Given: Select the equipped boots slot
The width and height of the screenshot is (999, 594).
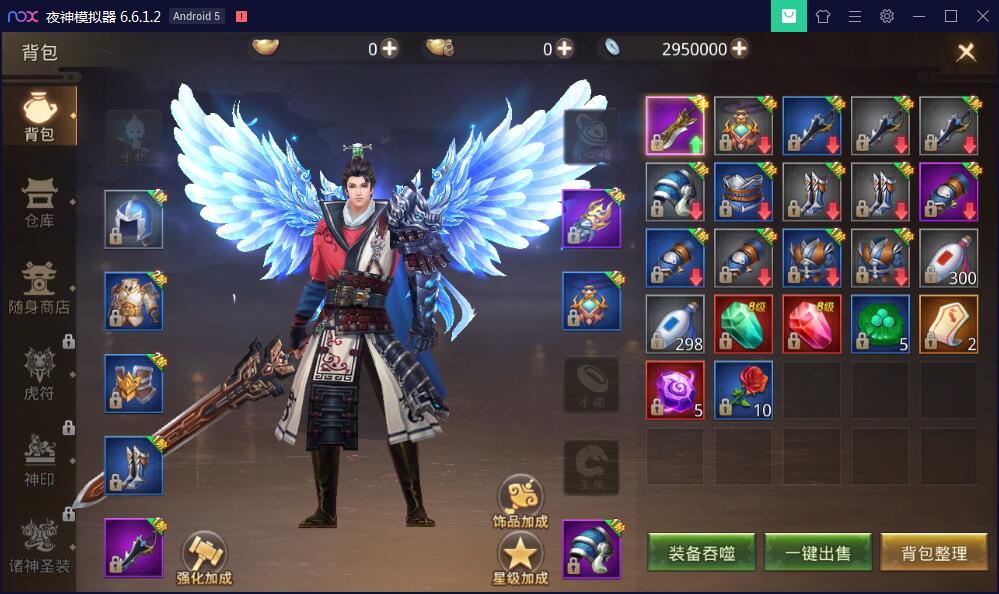Looking at the screenshot, I should click(x=133, y=466).
